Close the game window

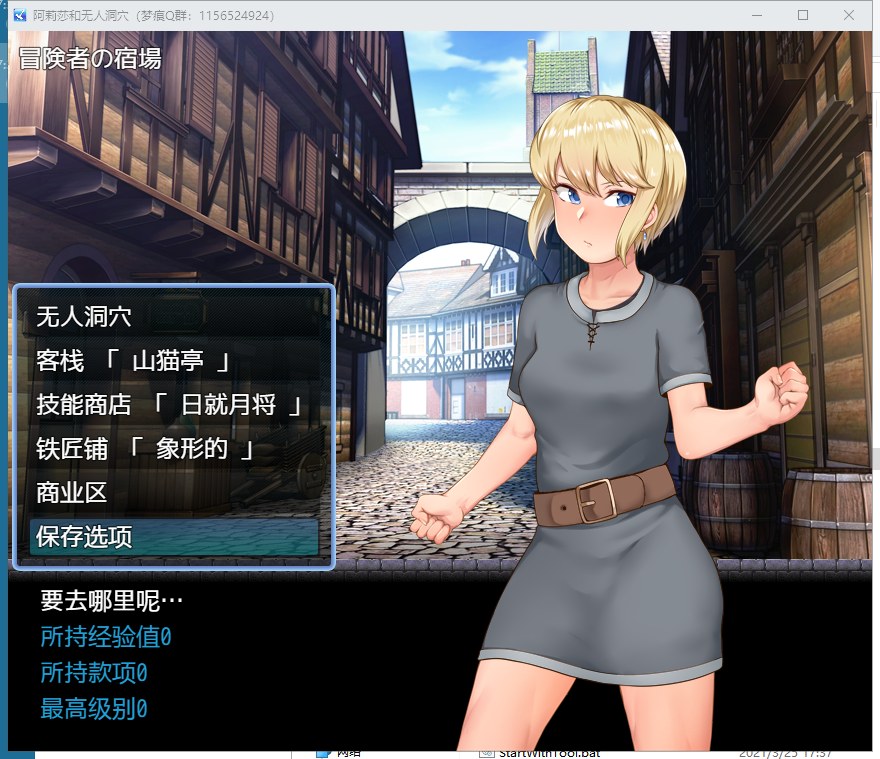coord(849,15)
